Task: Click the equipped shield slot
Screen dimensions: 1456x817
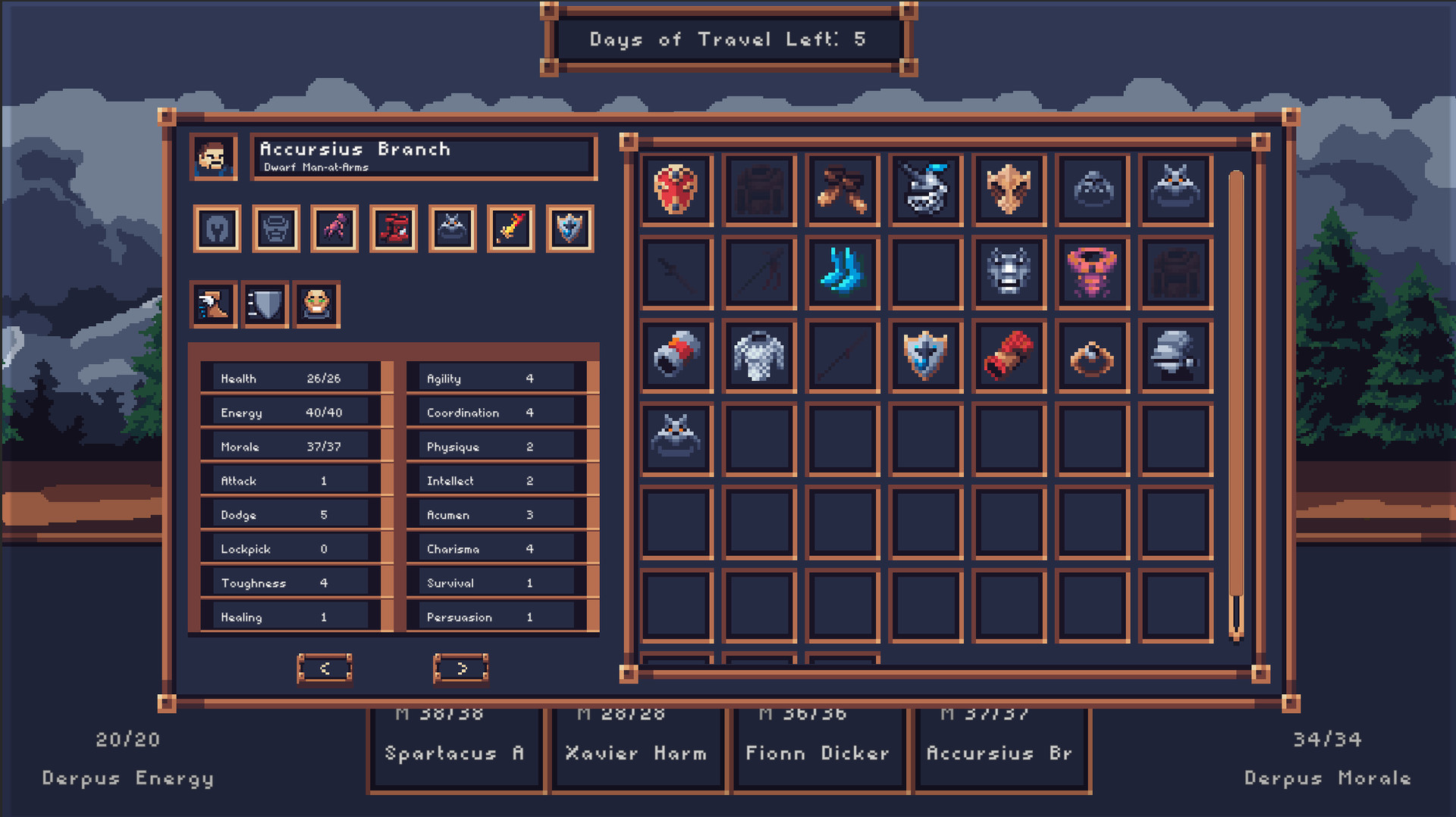Action: [x=570, y=228]
